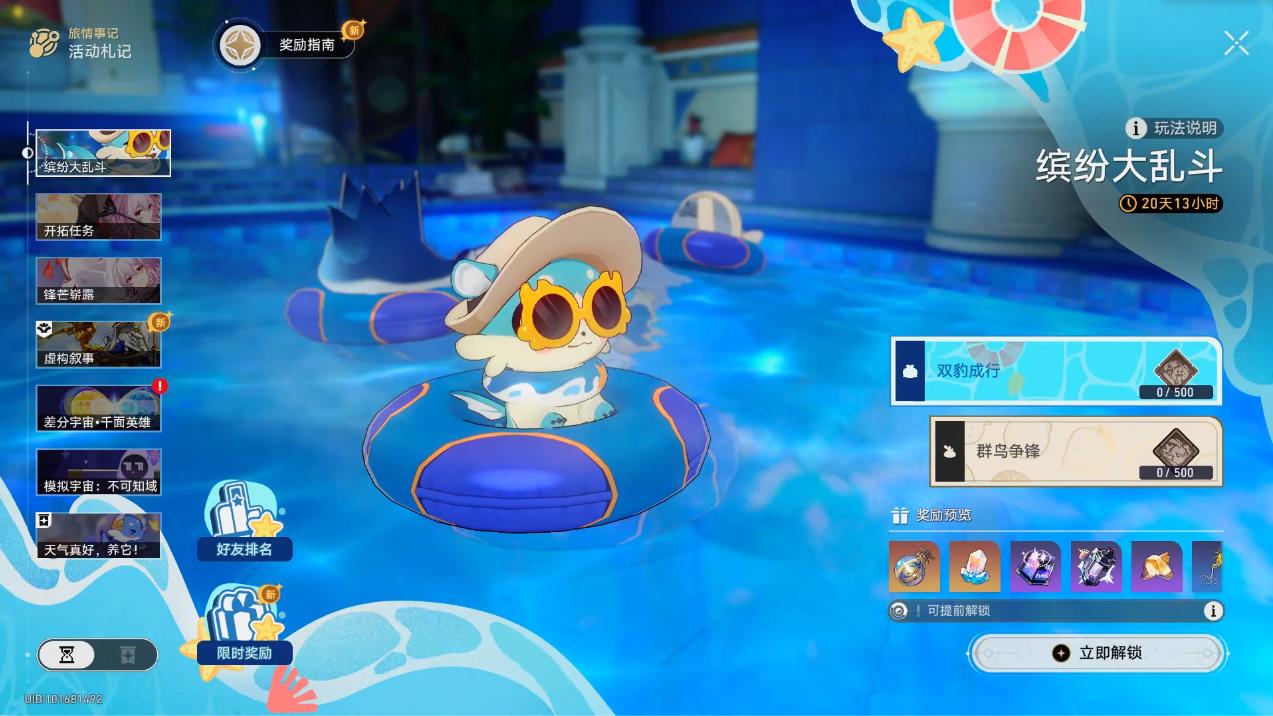Close the event journal screen
1273x716 pixels.
[x=1236, y=43]
